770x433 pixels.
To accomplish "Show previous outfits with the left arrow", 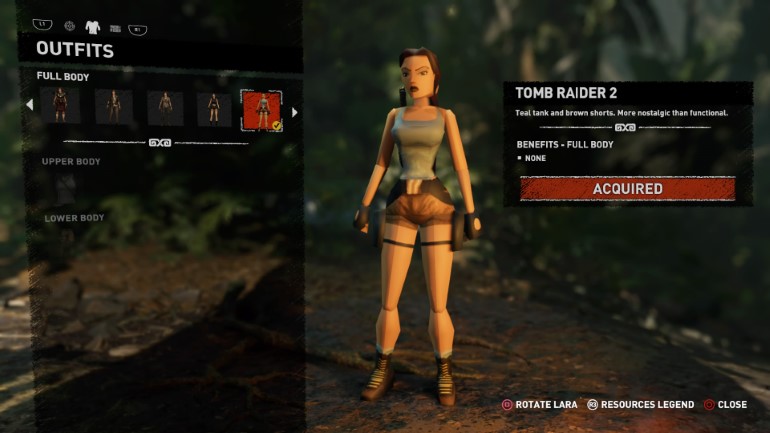I will 29,104.
